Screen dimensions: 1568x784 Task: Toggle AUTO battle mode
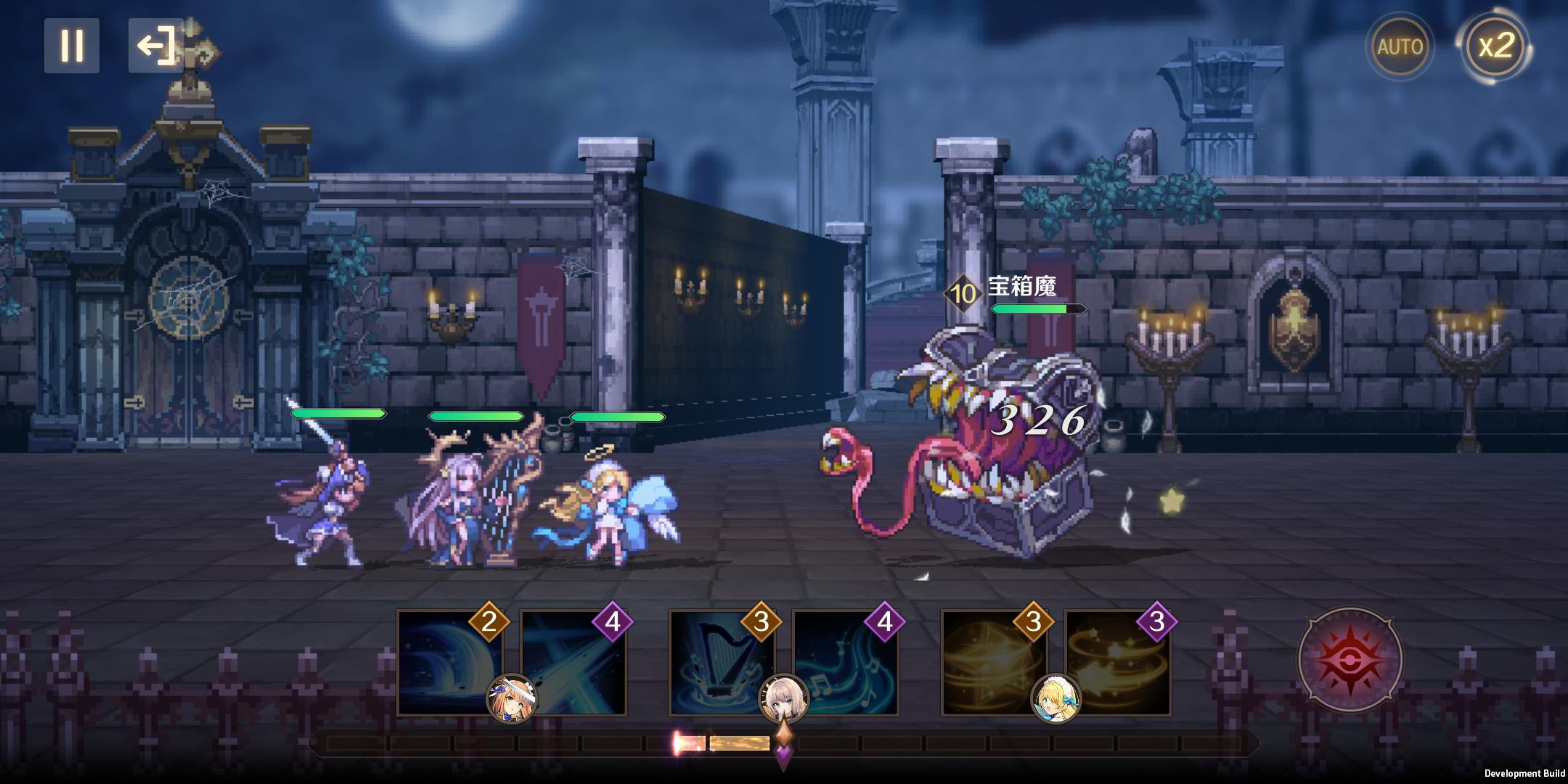[x=1400, y=46]
